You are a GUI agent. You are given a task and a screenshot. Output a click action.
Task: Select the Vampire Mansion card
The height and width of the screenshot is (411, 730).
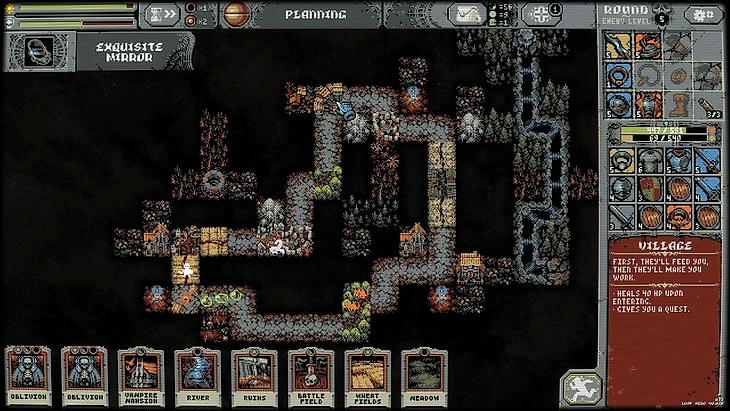[140, 377]
